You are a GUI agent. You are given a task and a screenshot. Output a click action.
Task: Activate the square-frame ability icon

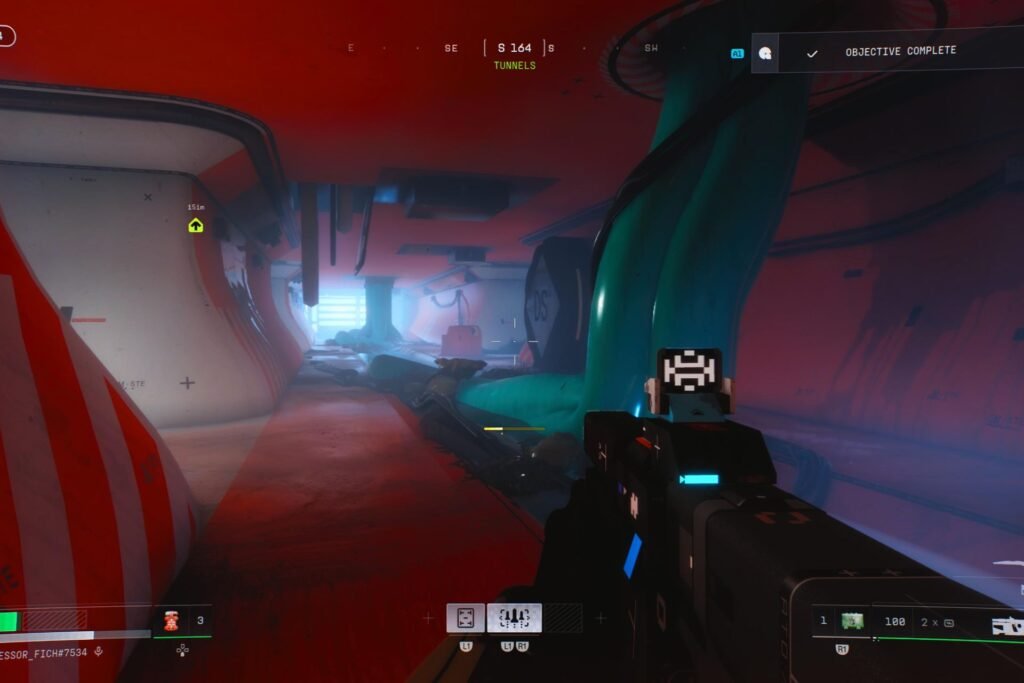coord(465,618)
